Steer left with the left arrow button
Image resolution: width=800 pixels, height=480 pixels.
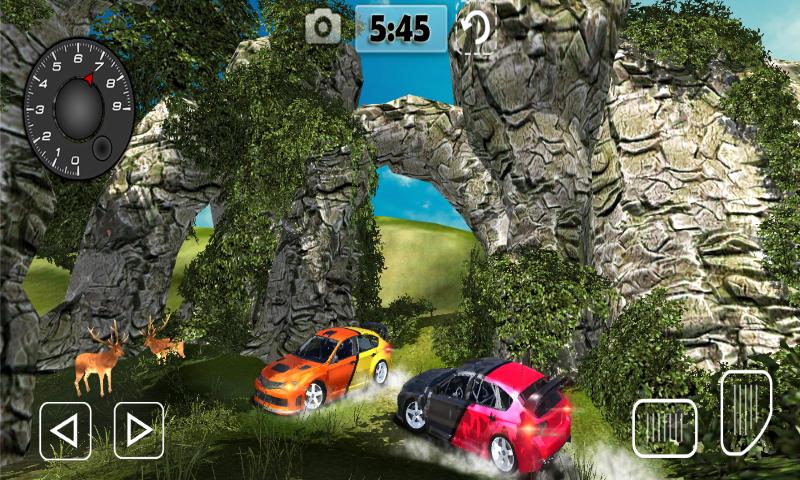point(65,430)
